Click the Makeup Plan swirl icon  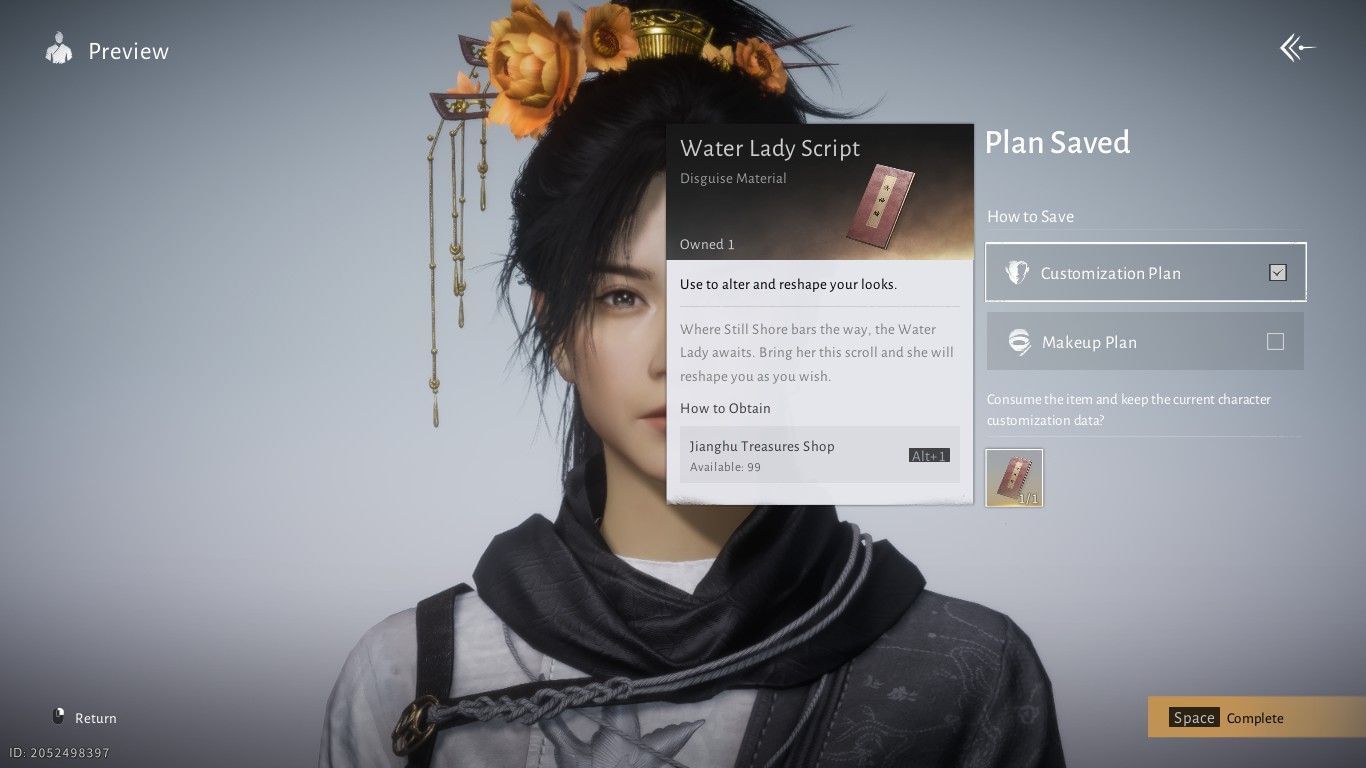(x=1019, y=341)
